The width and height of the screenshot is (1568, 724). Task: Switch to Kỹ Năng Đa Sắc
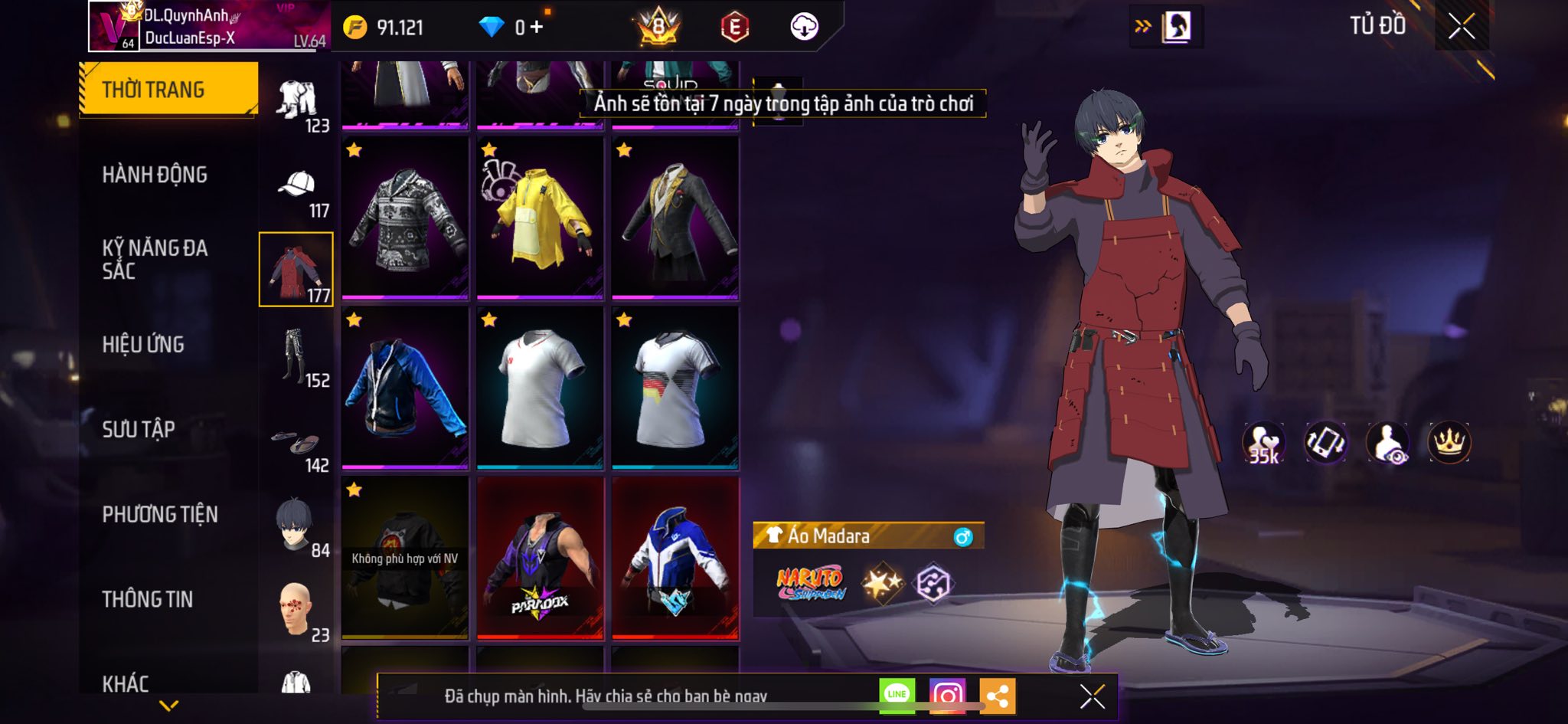click(x=155, y=259)
